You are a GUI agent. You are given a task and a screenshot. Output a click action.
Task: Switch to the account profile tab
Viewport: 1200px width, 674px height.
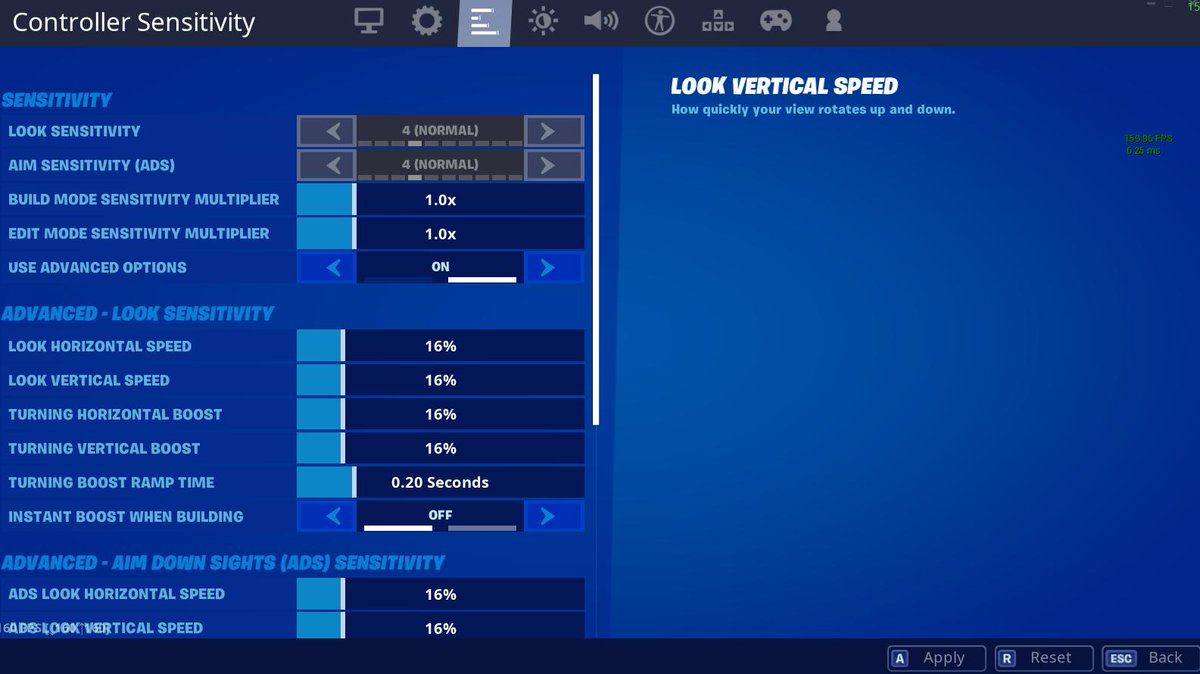pos(833,21)
